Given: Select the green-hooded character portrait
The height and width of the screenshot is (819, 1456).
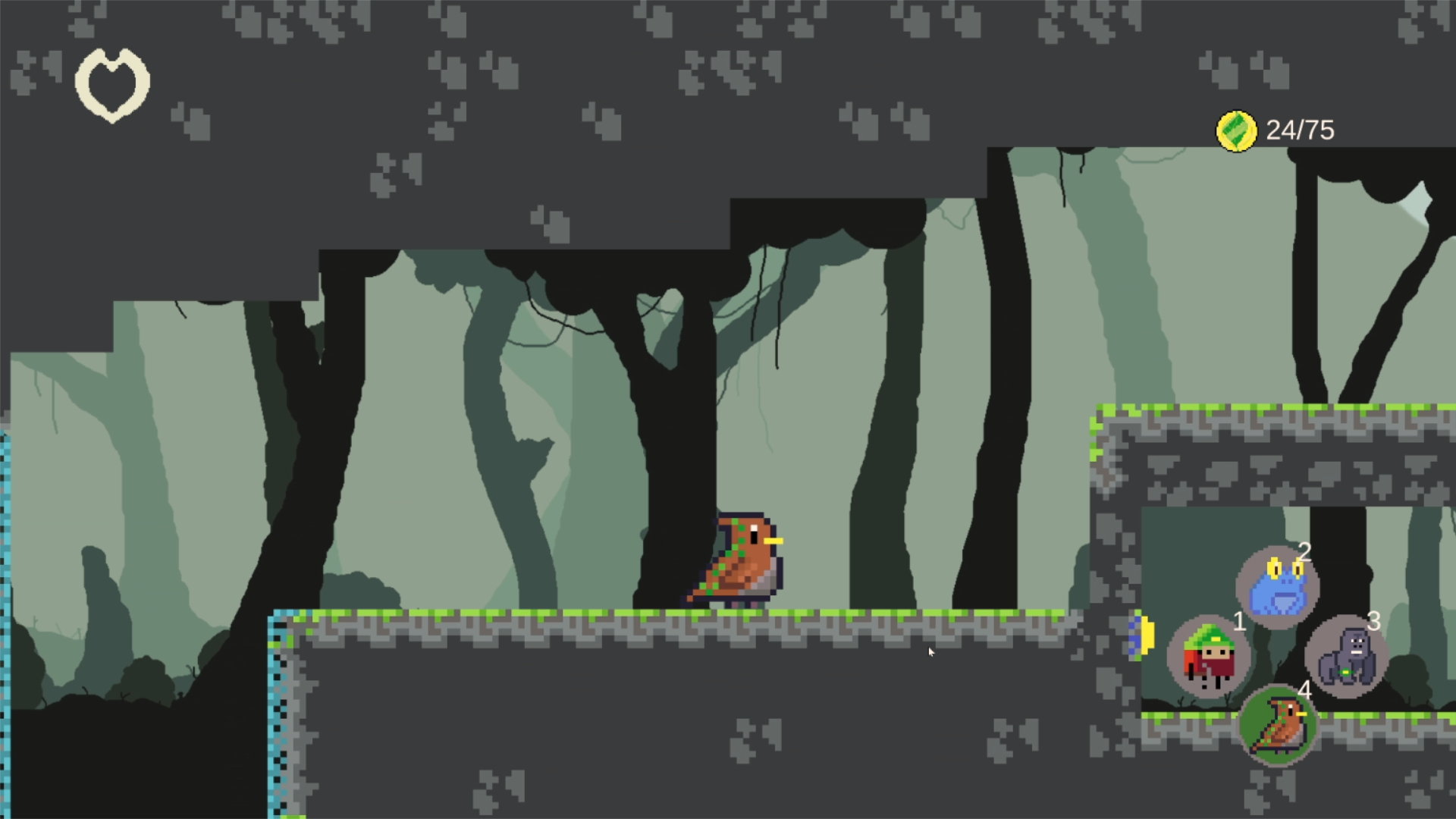Looking at the screenshot, I should pyautogui.click(x=1208, y=657).
